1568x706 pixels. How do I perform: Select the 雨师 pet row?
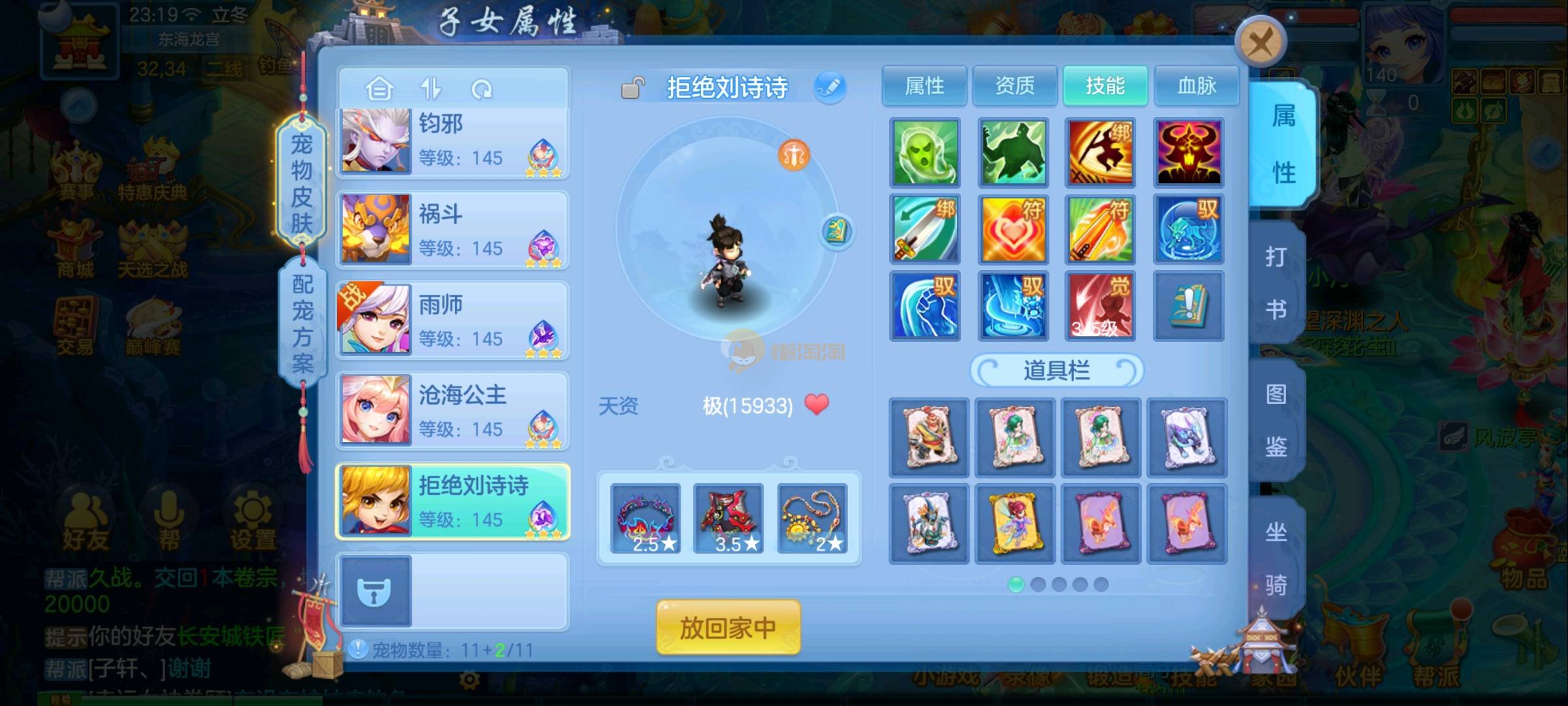[452, 320]
